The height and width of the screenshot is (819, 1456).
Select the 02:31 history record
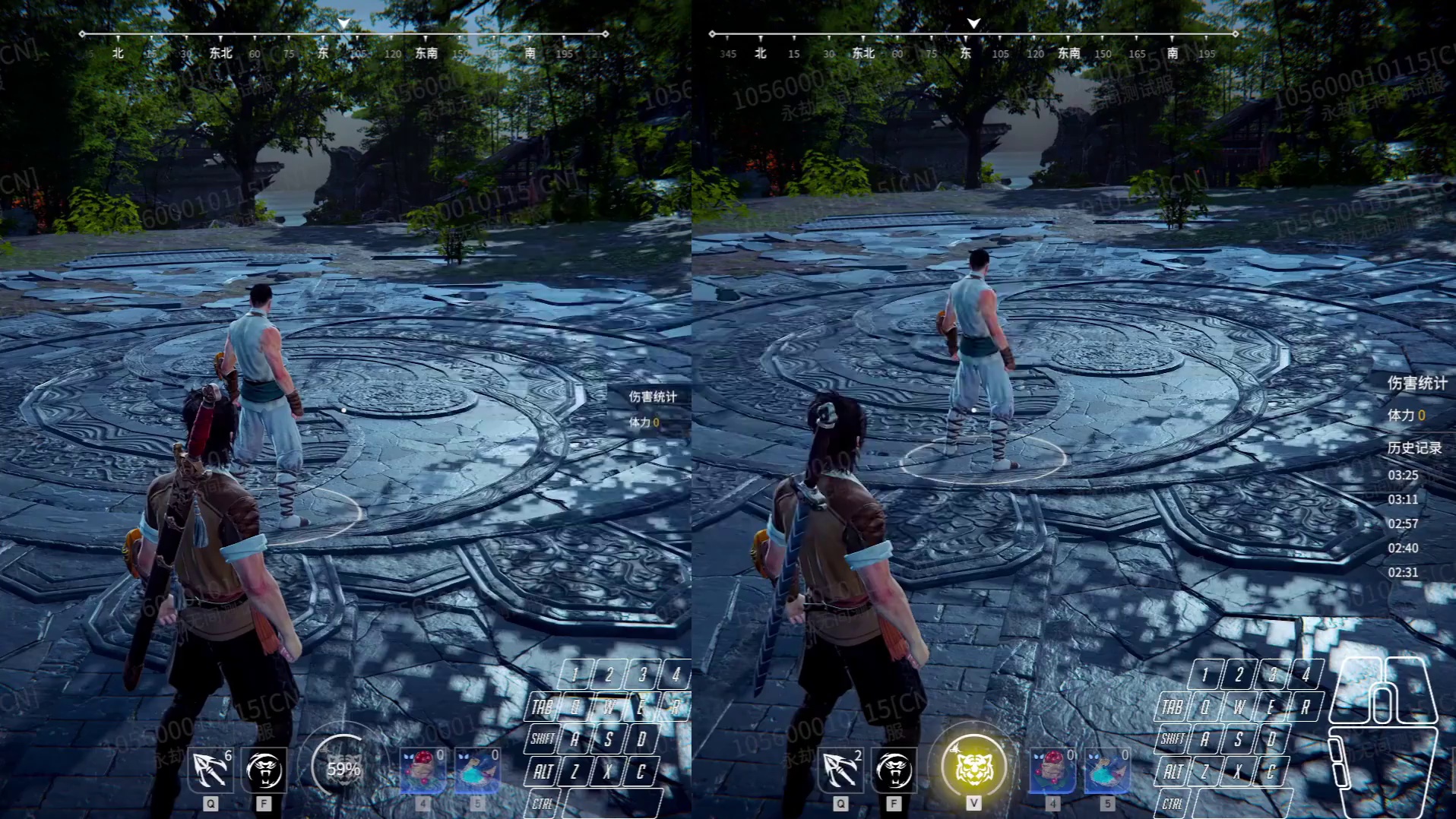click(1403, 572)
